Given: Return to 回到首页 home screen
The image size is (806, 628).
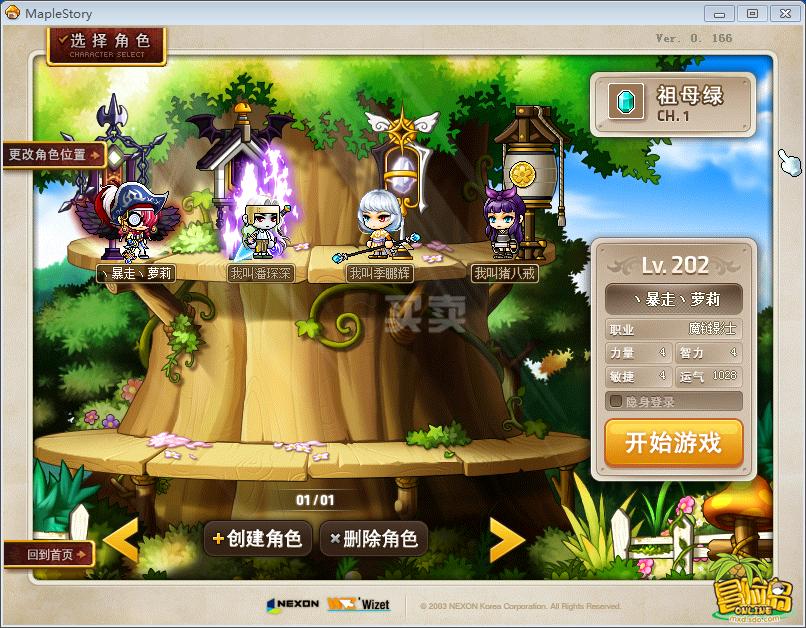Looking at the screenshot, I should pyautogui.click(x=47, y=554).
